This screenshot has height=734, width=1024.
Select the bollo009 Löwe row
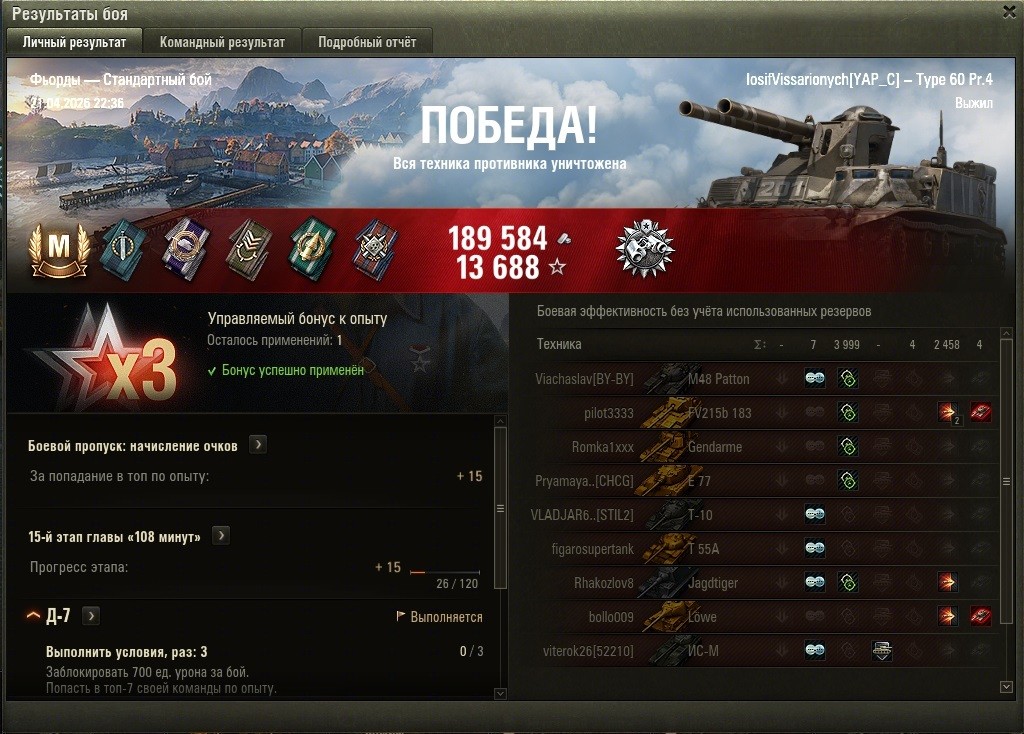tap(760, 617)
